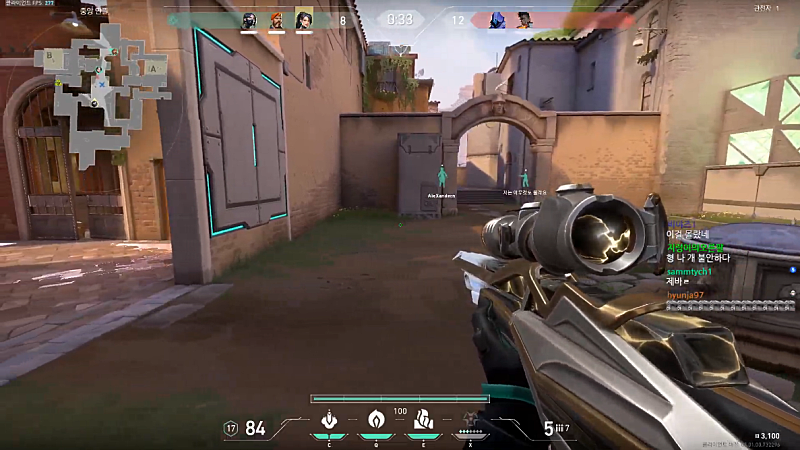This screenshot has width=800, height=450.
Task: Click the orange enemy agent portrait
Action: pyautogui.click(x=524, y=19)
